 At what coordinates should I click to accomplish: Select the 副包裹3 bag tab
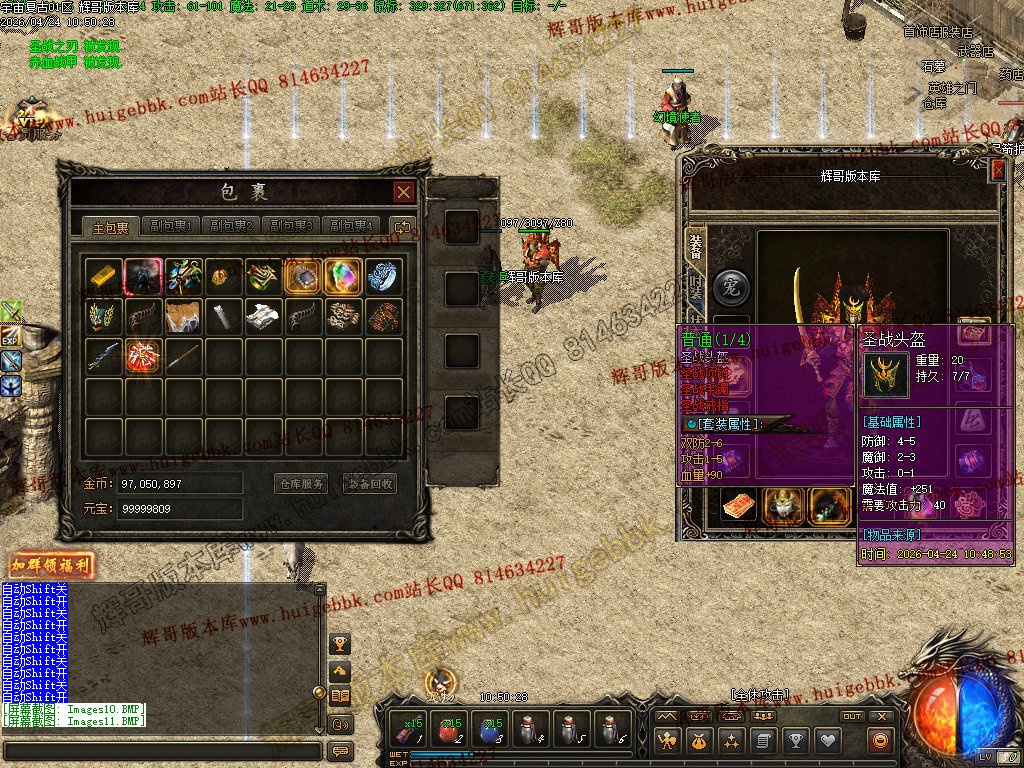click(292, 226)
